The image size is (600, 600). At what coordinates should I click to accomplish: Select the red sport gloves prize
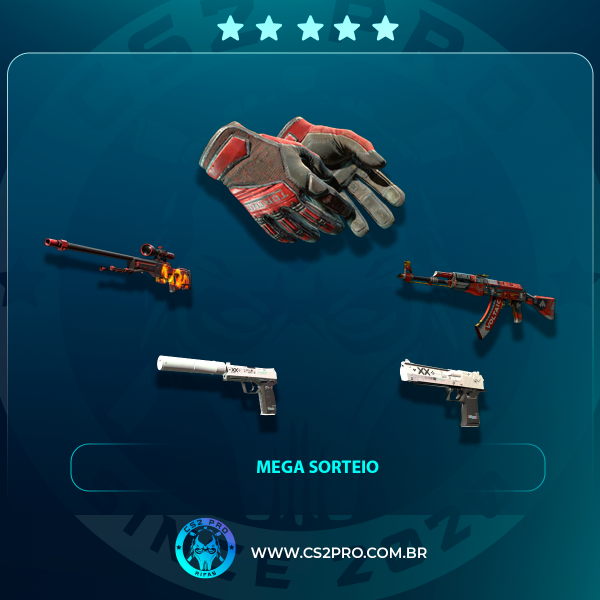pyautogui.click(x=293, y=176)
